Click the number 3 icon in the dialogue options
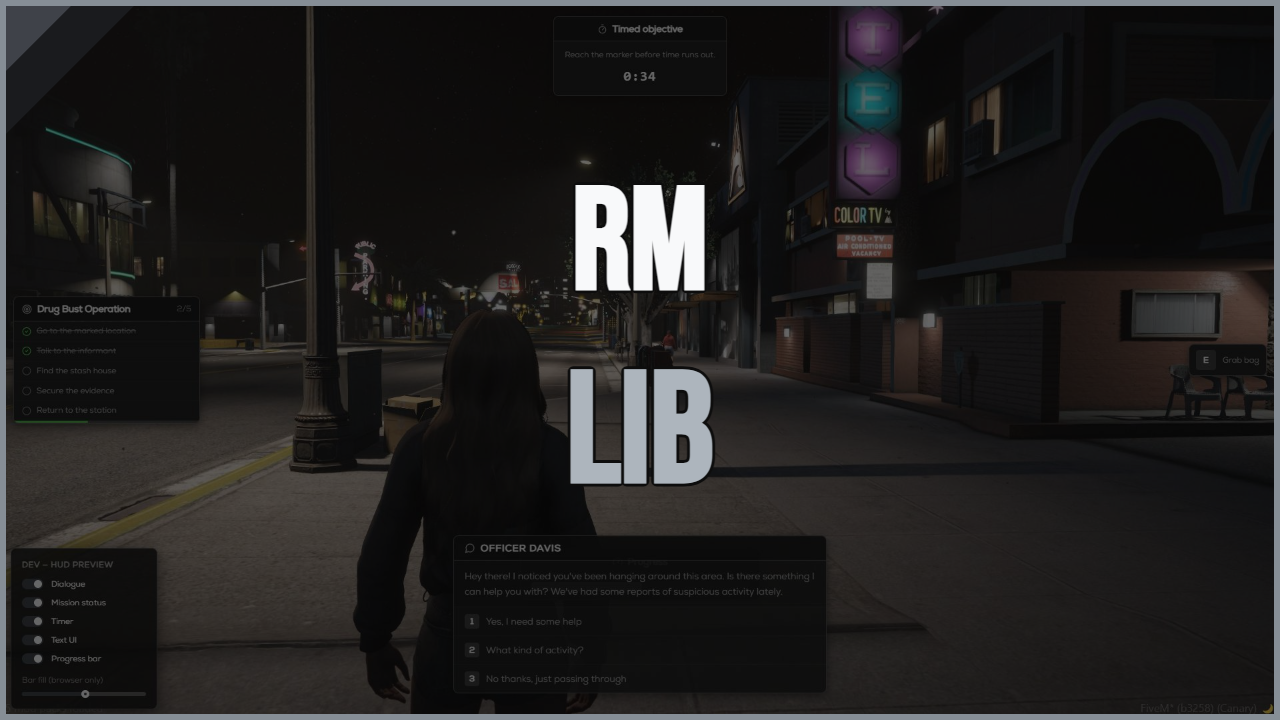 point(471,678)
